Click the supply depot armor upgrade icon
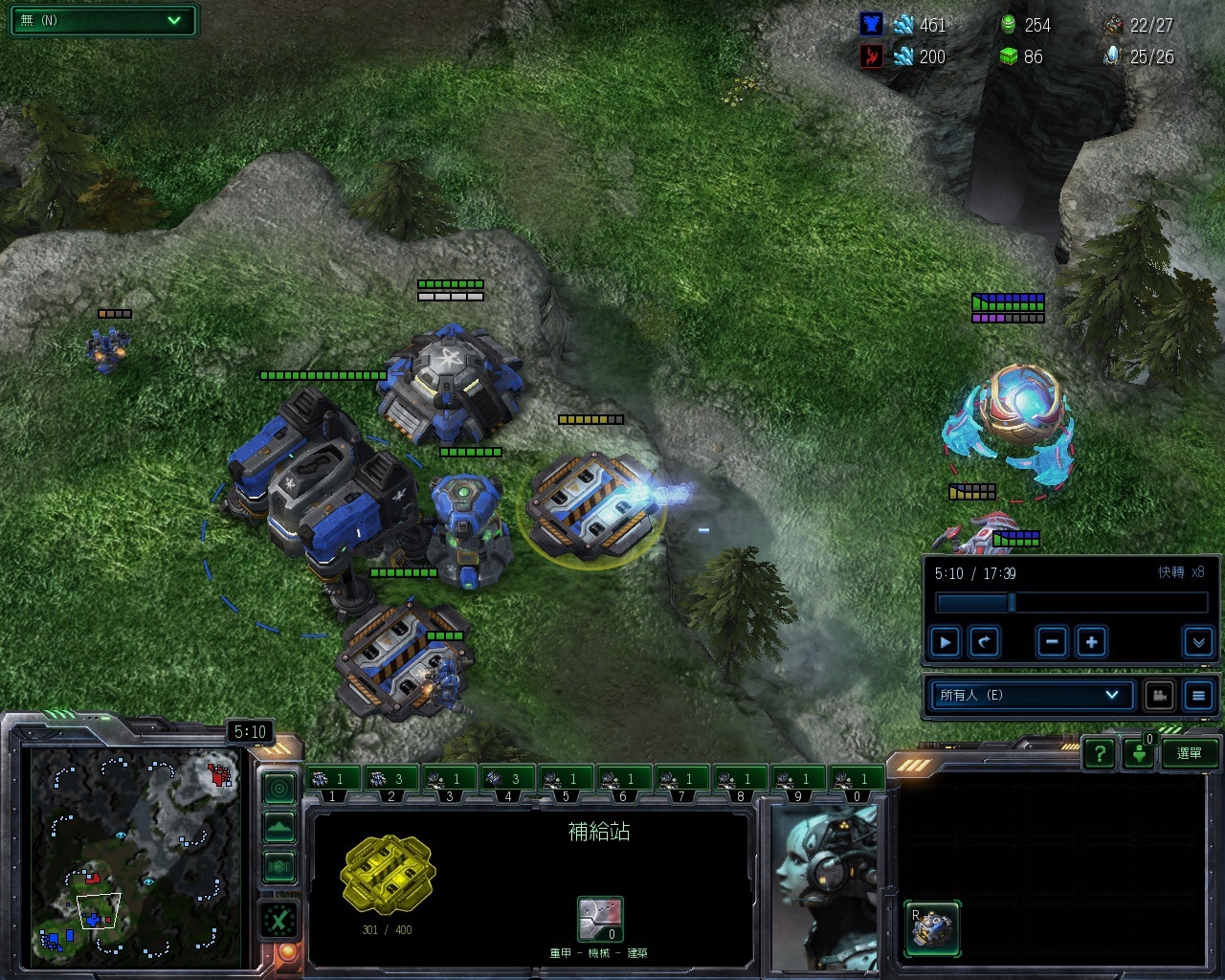The image size is (1225, 980). click(600, 920)
